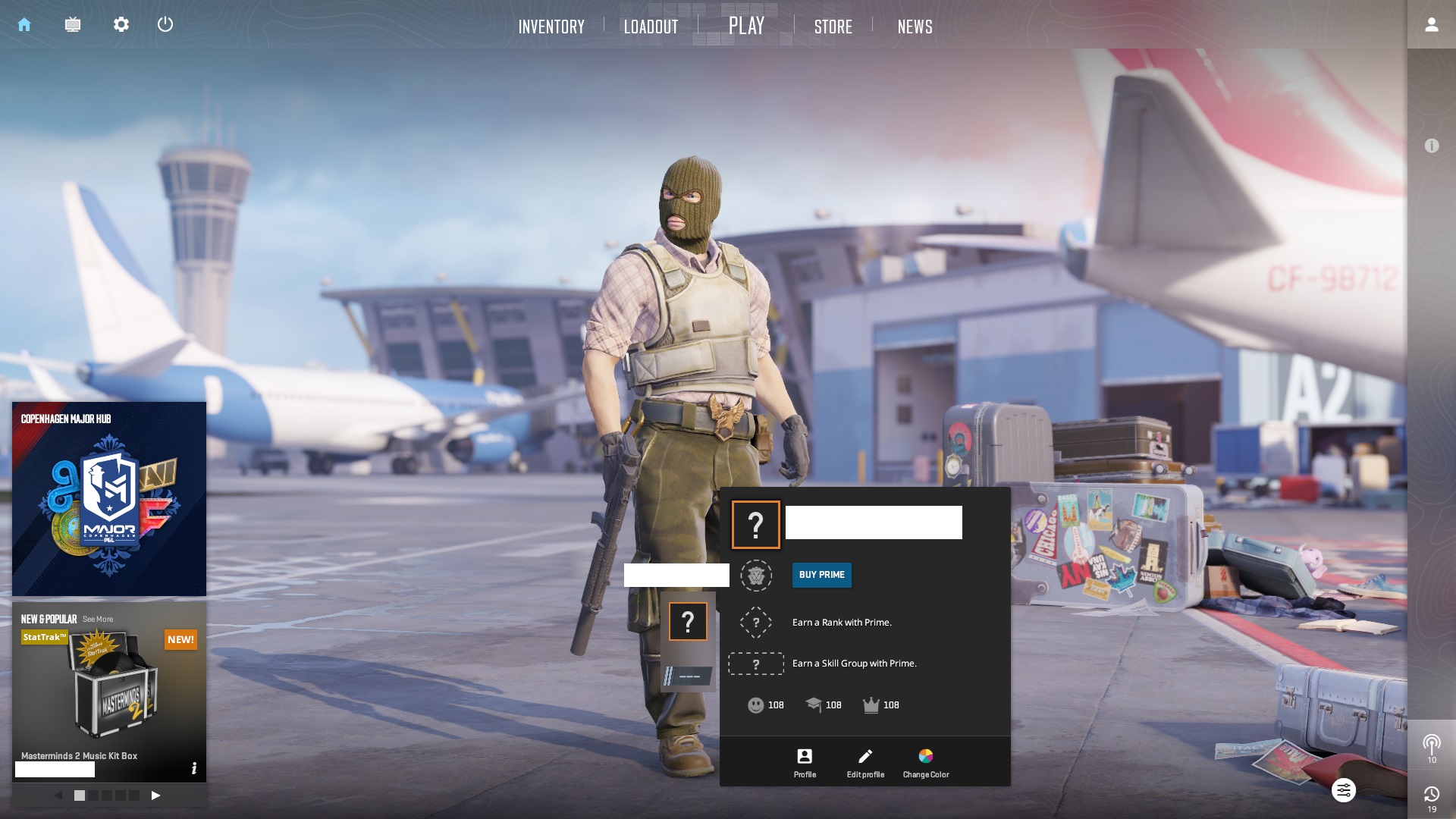Advance the promo carousel with the right arrow
The height and width of the screenshot is (819, 1456).
click(156, 795)
